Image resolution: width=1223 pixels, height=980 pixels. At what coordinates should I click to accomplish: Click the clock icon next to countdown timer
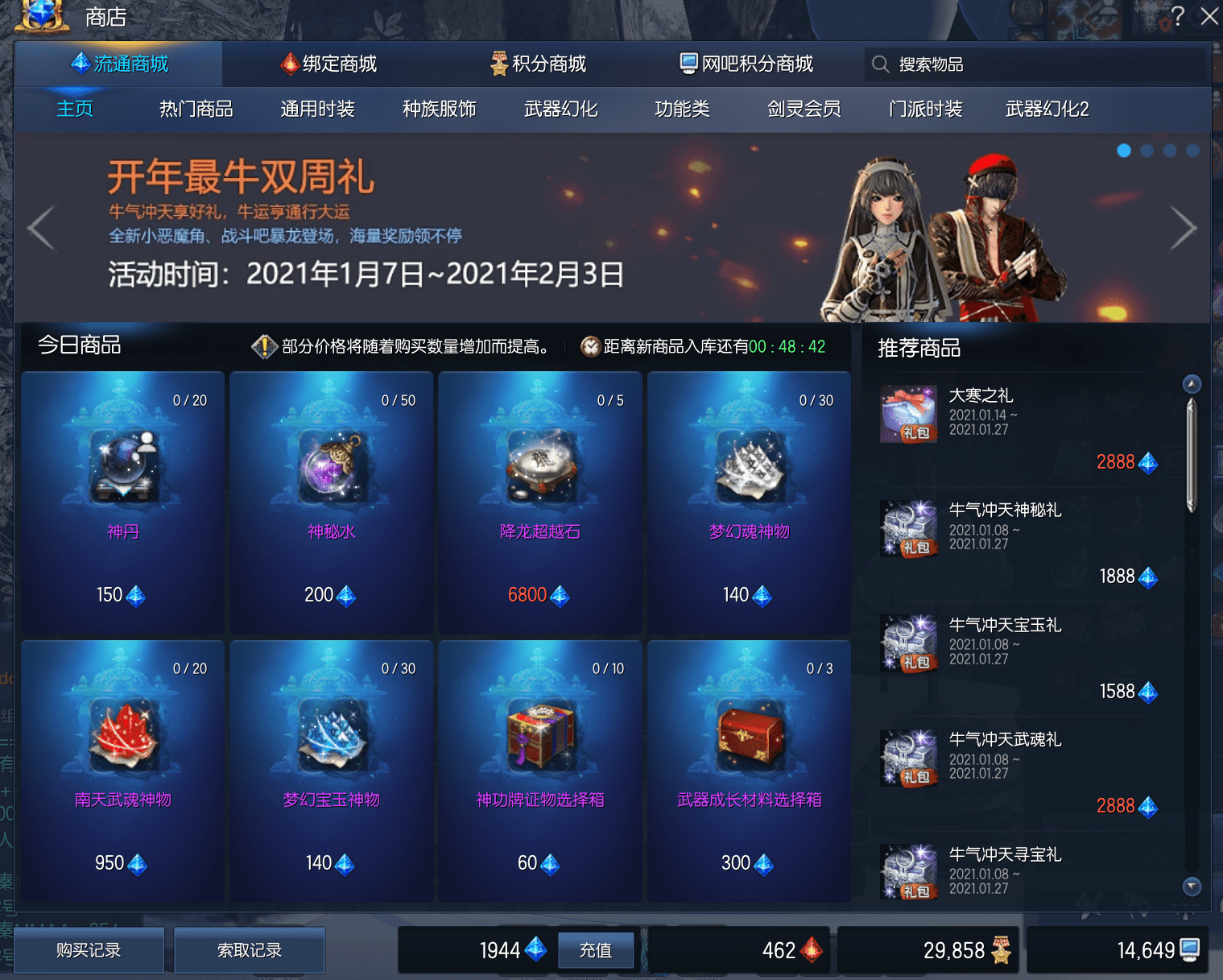pos(590,346)
